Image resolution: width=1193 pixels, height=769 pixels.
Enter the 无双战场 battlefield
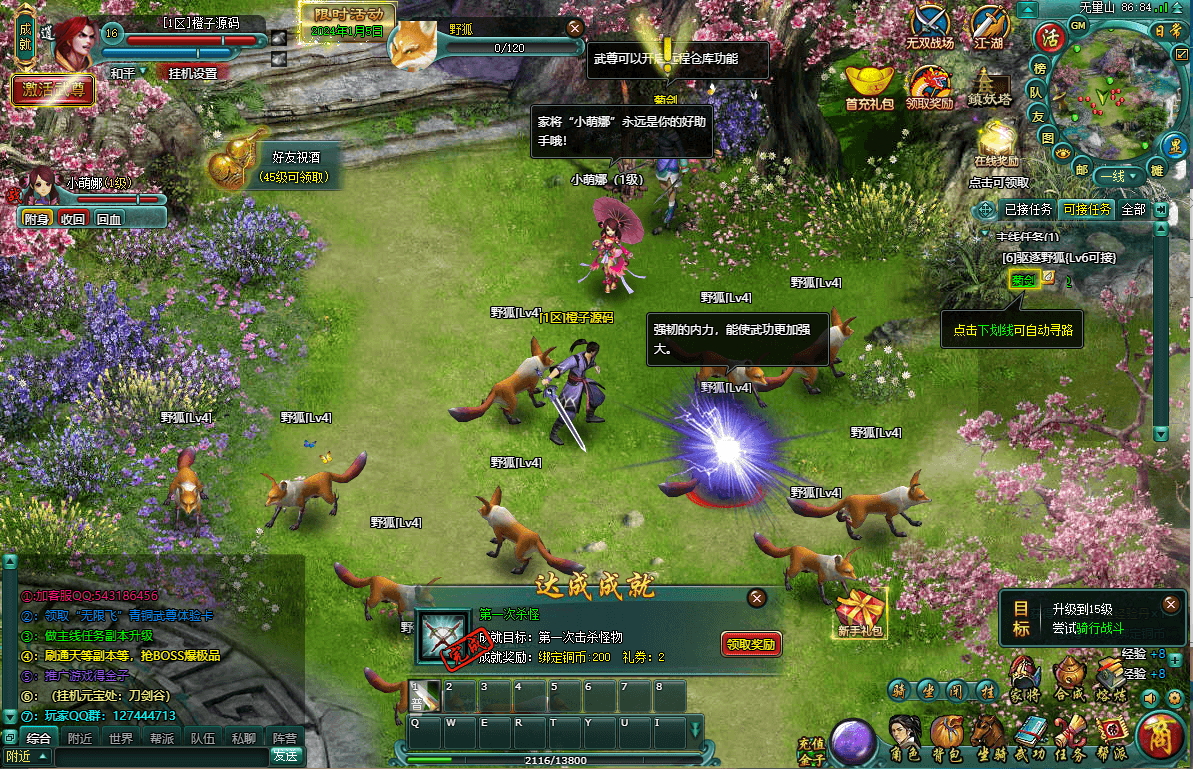click(930, 27)
